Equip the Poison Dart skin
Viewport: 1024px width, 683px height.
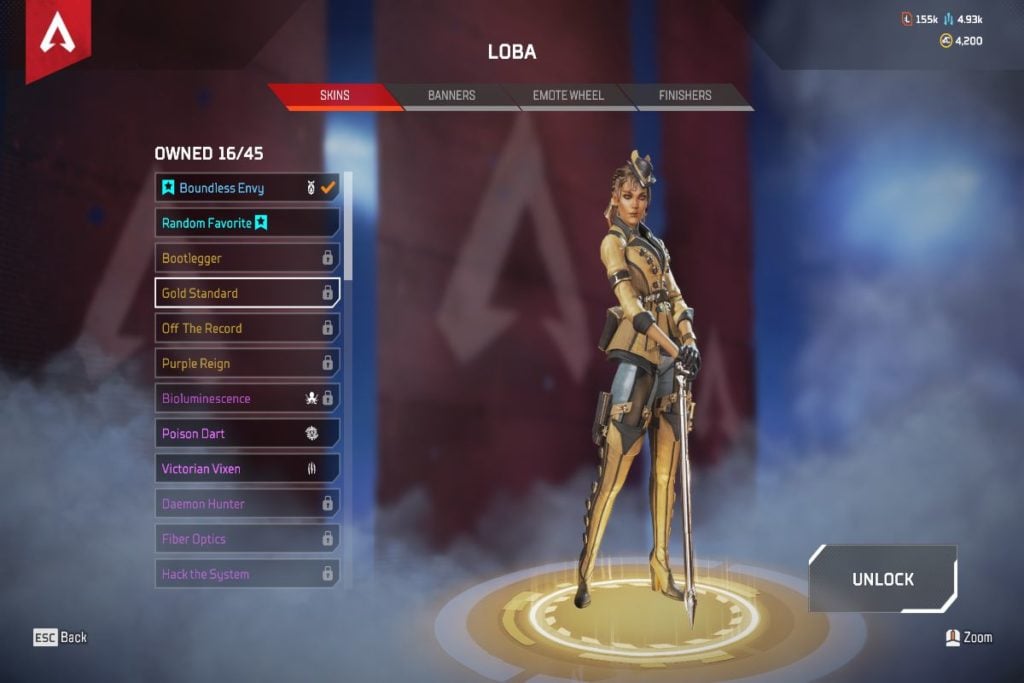pos(247,433)
